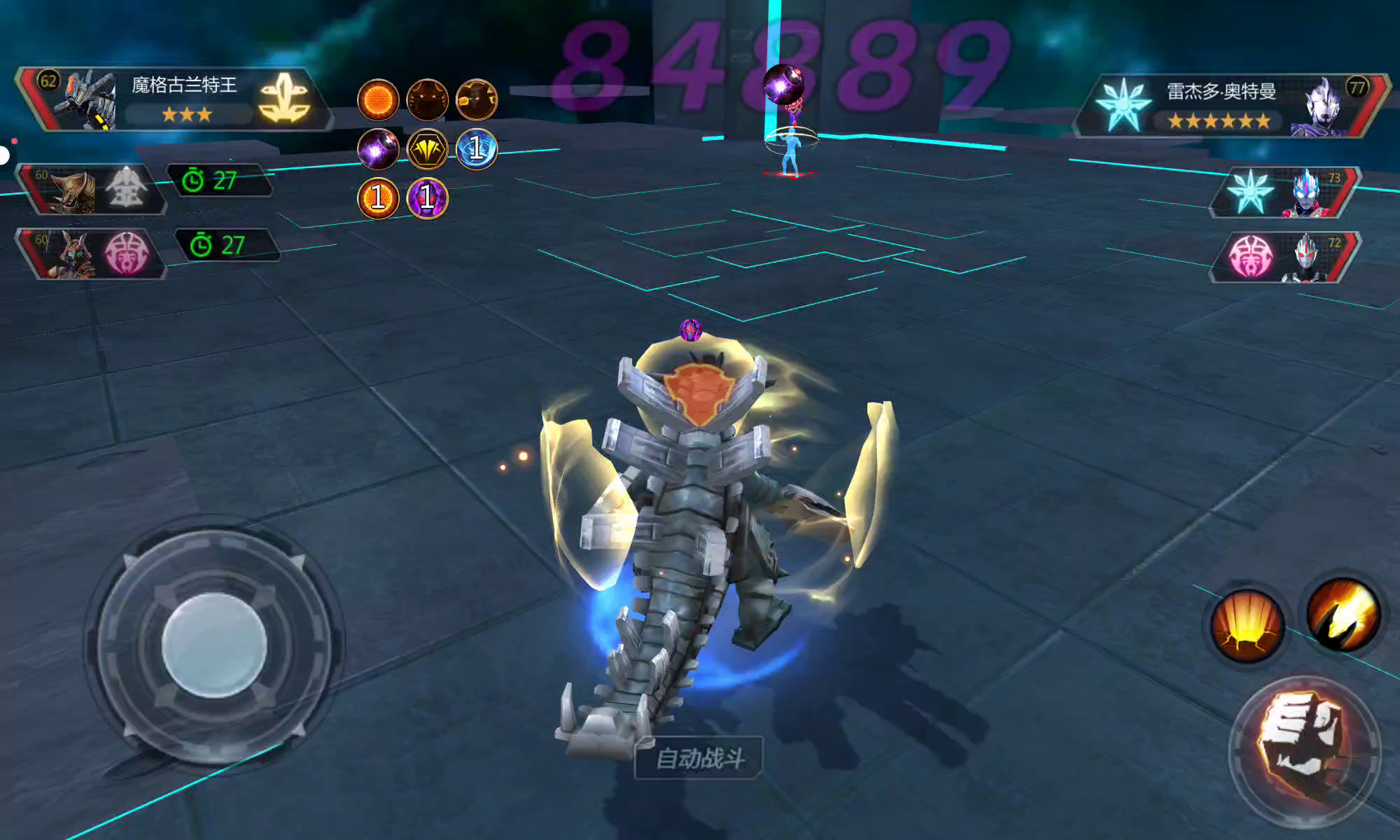
Task: Inspect the golden wings buff icon
Action: tap(427, 148)
